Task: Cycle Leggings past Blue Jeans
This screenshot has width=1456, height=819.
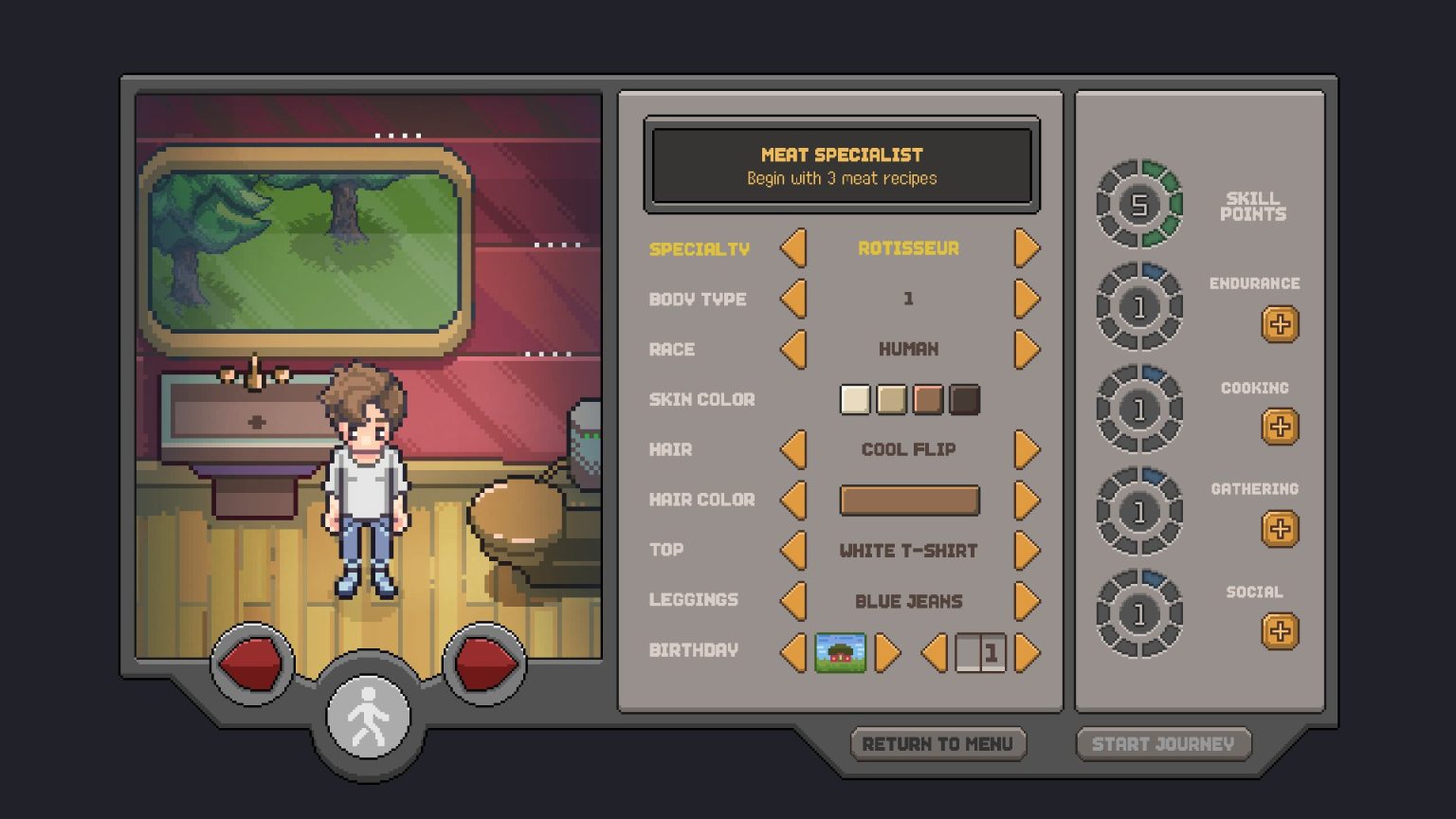Action: tap(1027, 600)
